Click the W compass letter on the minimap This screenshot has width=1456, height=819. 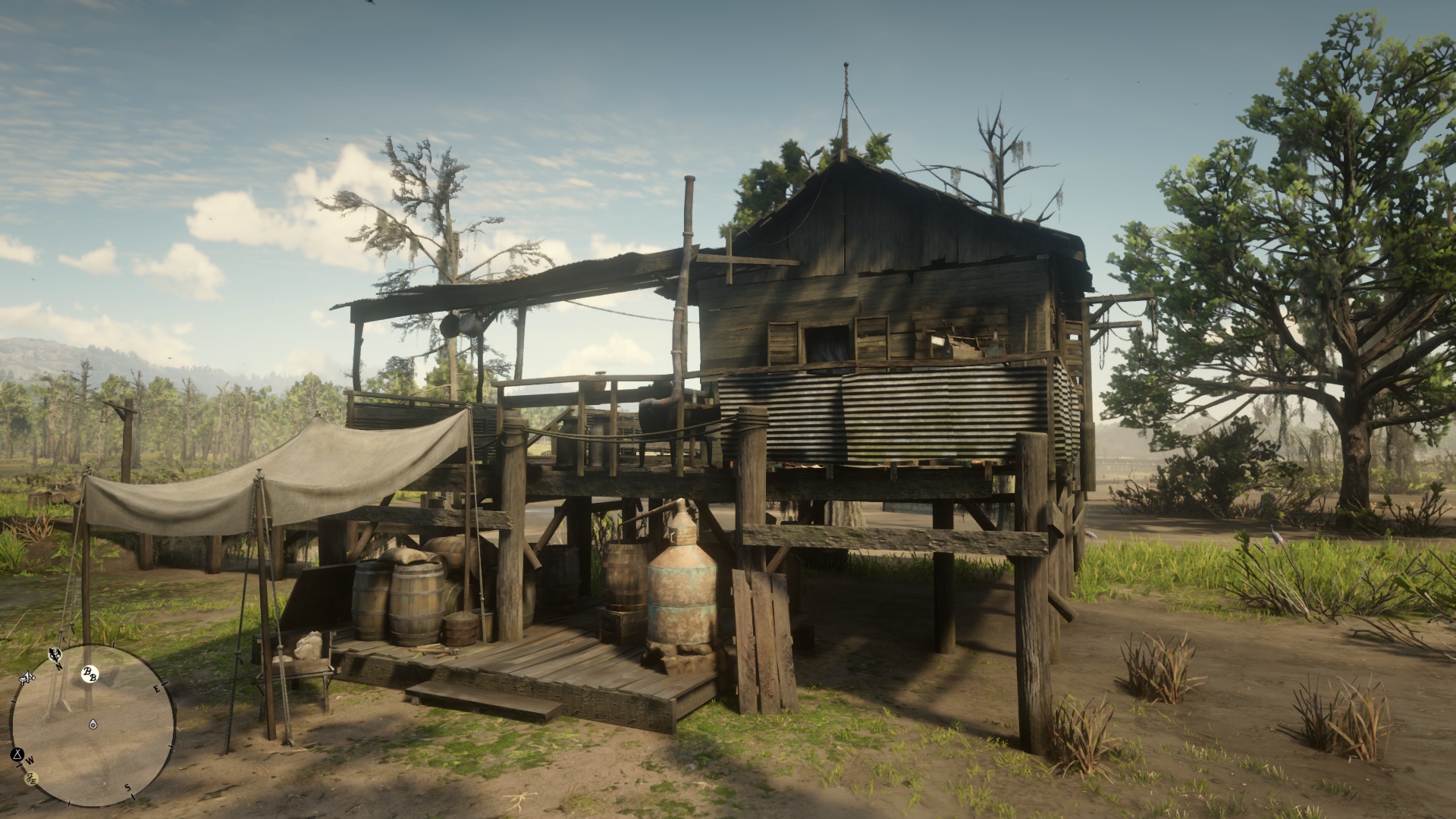(30, 761)
